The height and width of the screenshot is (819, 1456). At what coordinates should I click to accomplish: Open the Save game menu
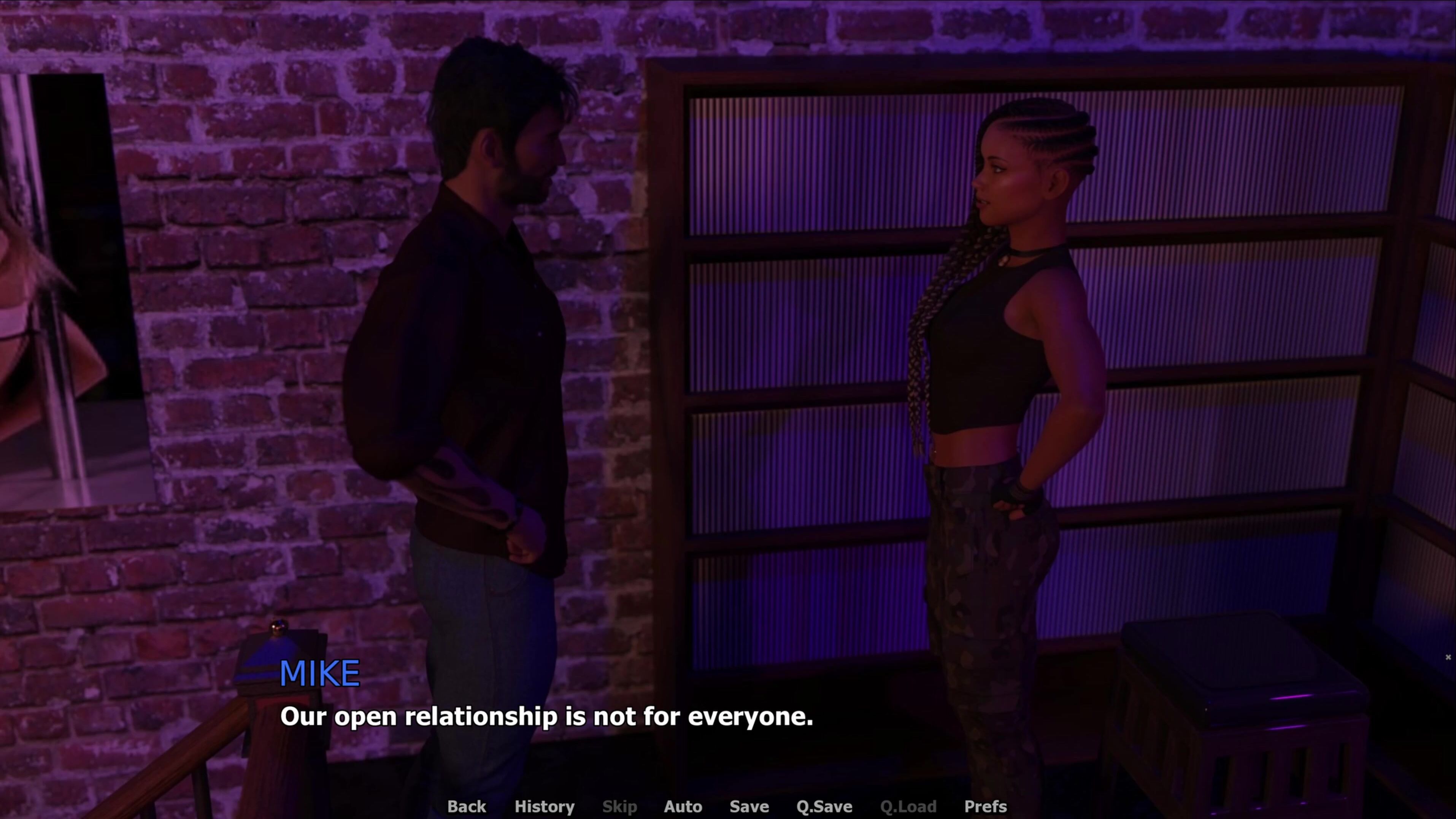749,806
